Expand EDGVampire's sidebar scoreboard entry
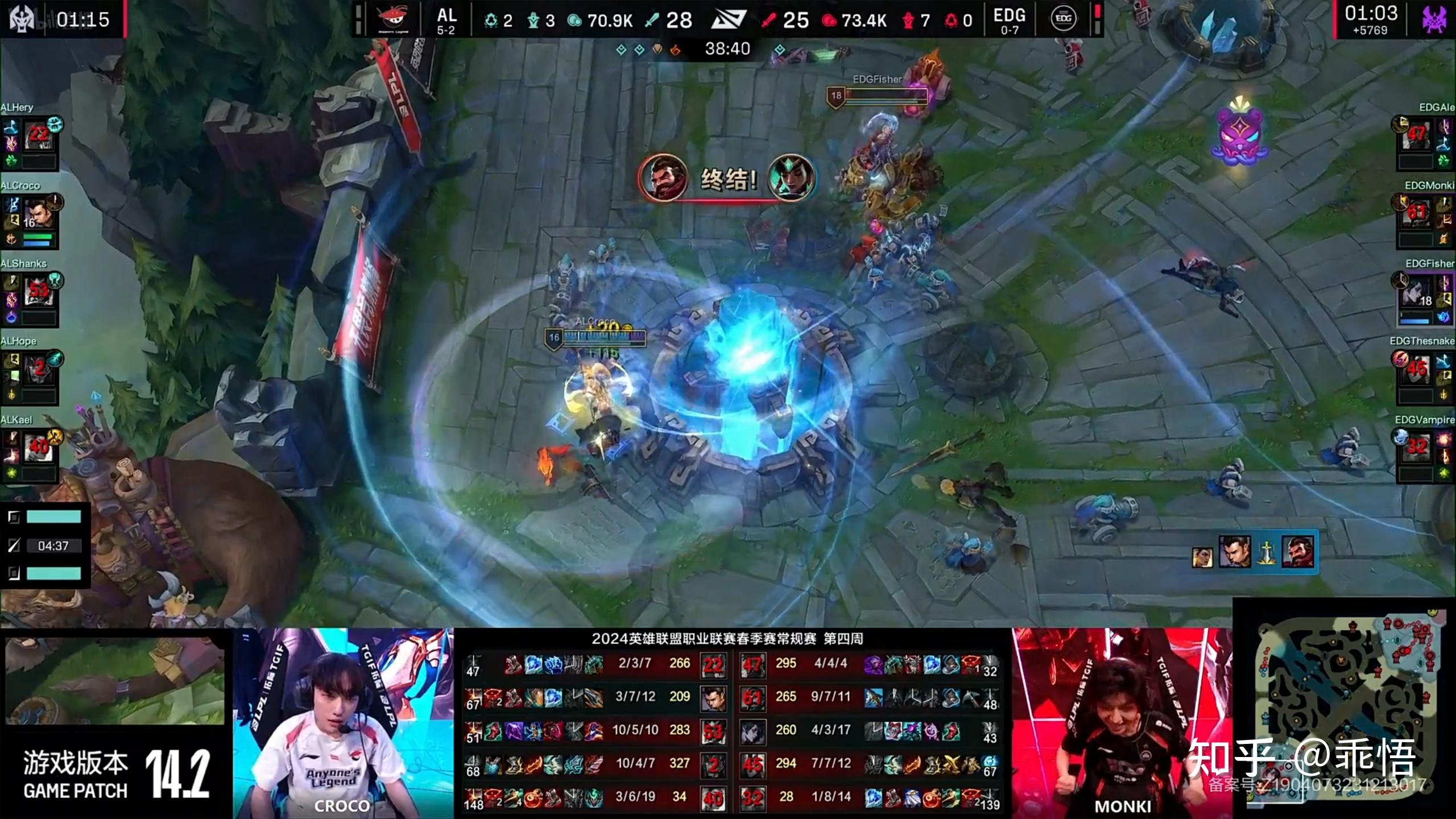The image size is (1456, 819). tap(1425, 449)
